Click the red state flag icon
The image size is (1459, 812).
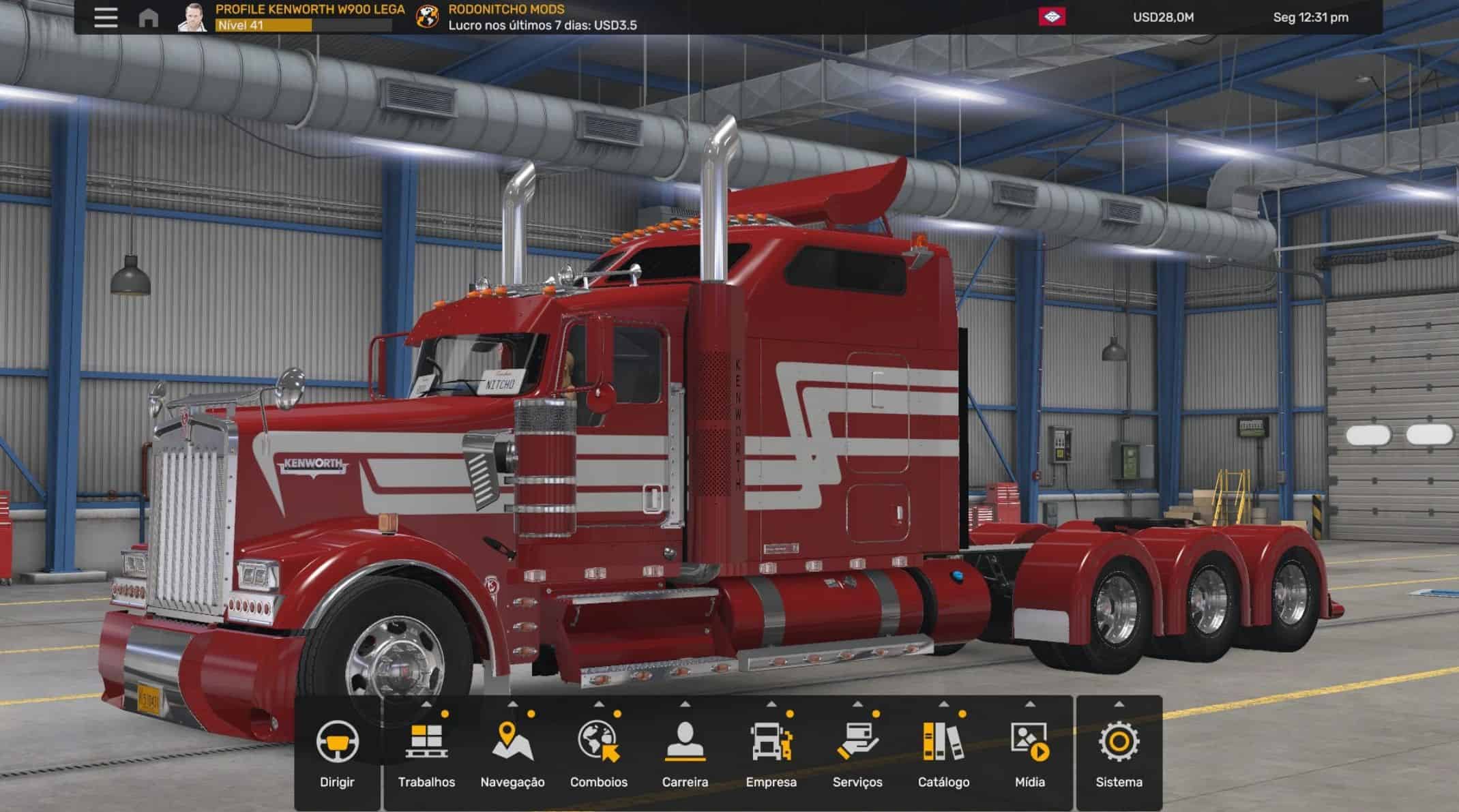[x=1052, y=17]
